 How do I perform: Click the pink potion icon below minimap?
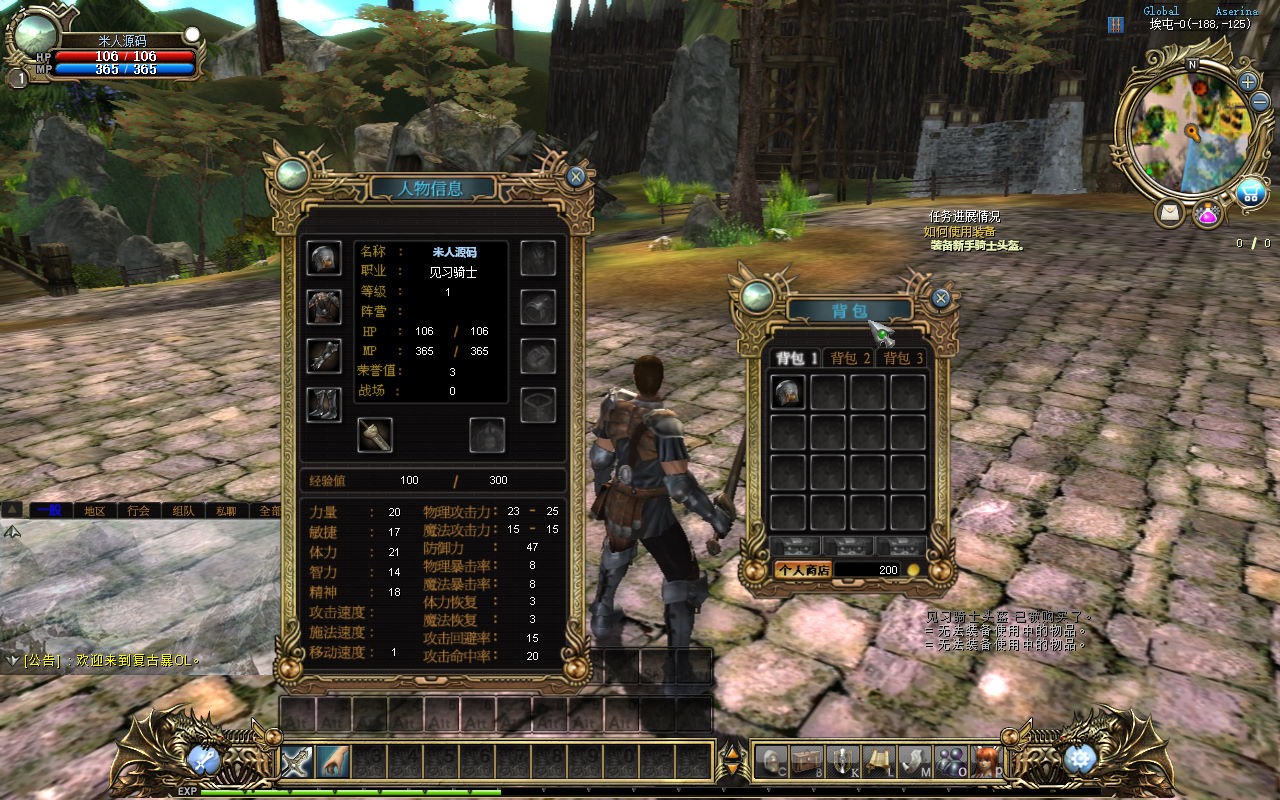1207,213
